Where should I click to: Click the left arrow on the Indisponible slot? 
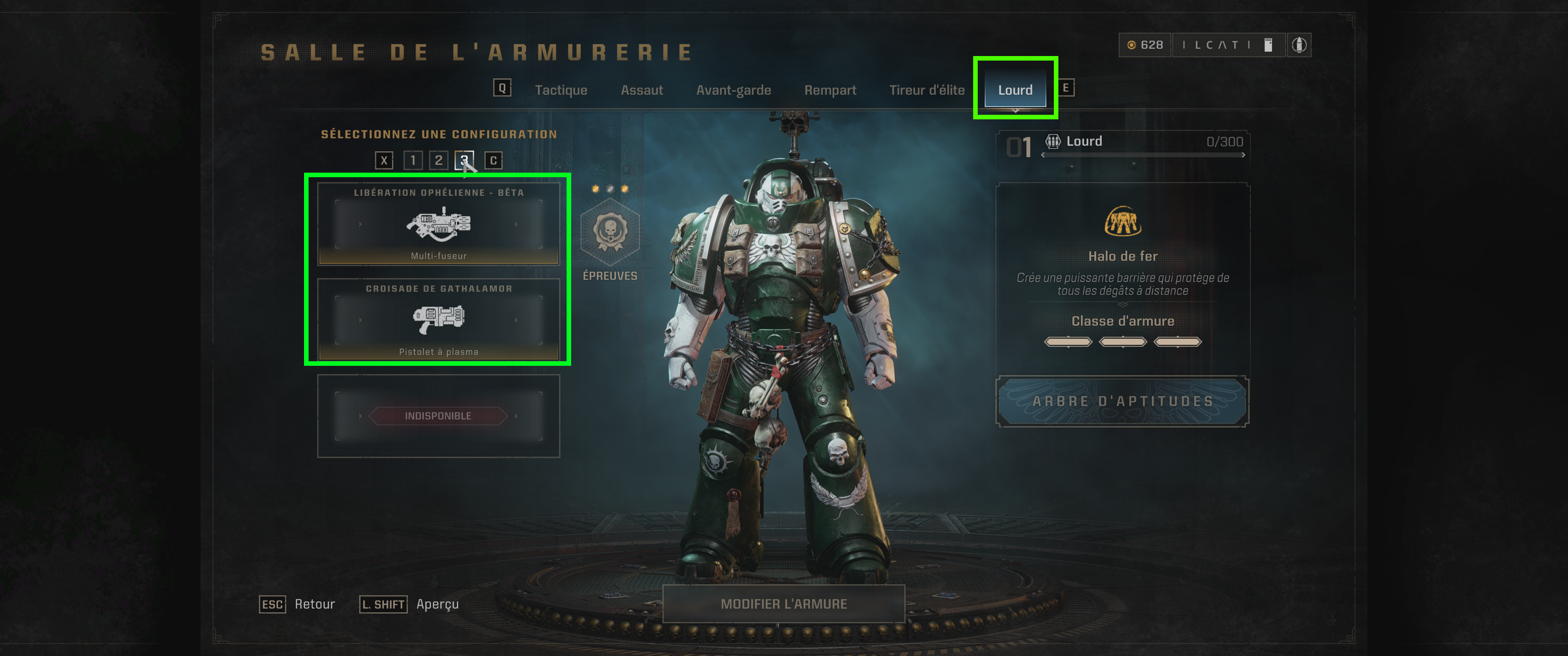(x=361, y=415)
